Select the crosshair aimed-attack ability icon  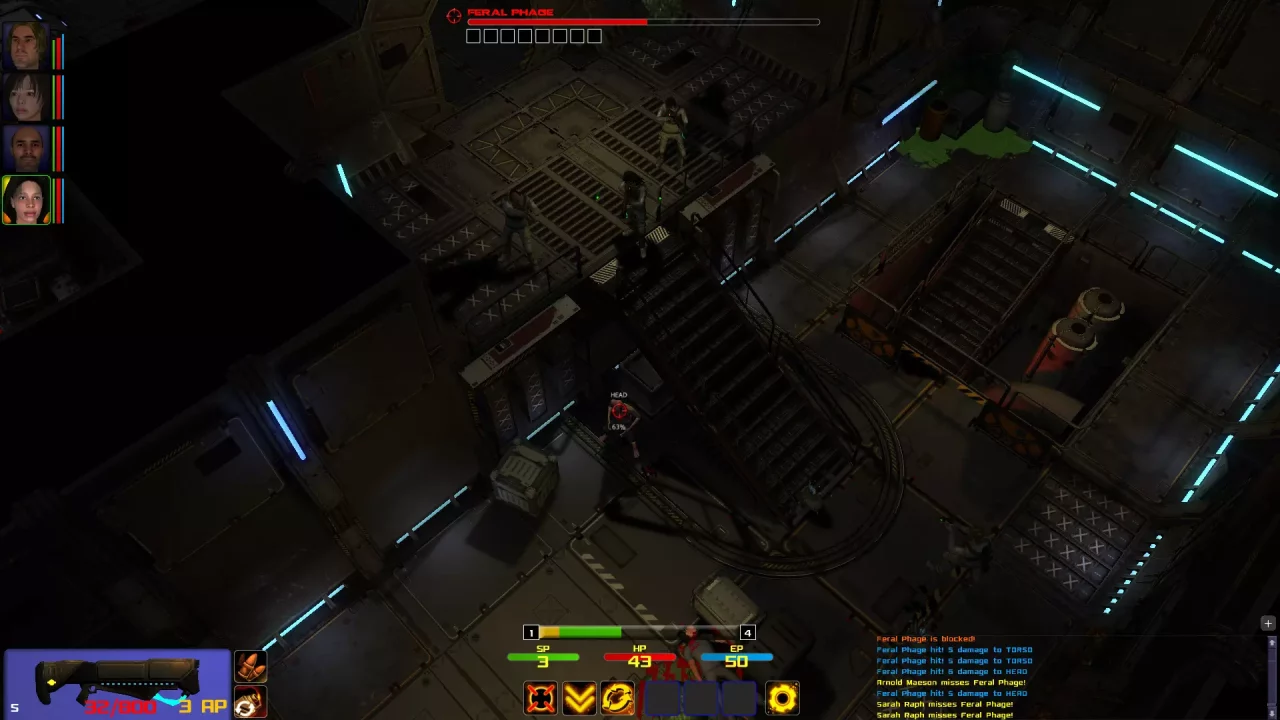540,698
